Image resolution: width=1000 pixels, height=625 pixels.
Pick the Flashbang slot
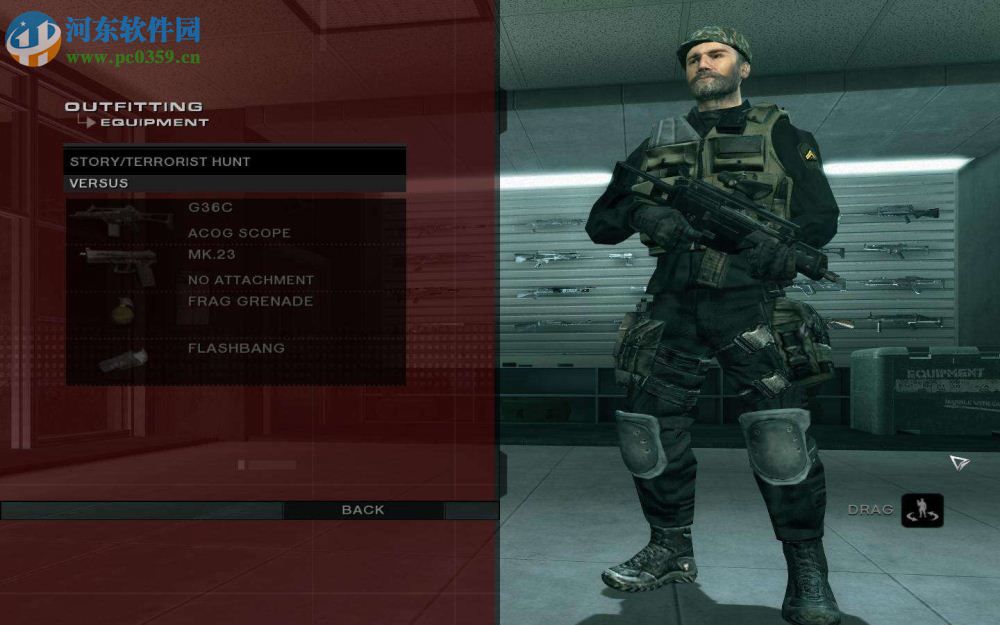point(236,348)
